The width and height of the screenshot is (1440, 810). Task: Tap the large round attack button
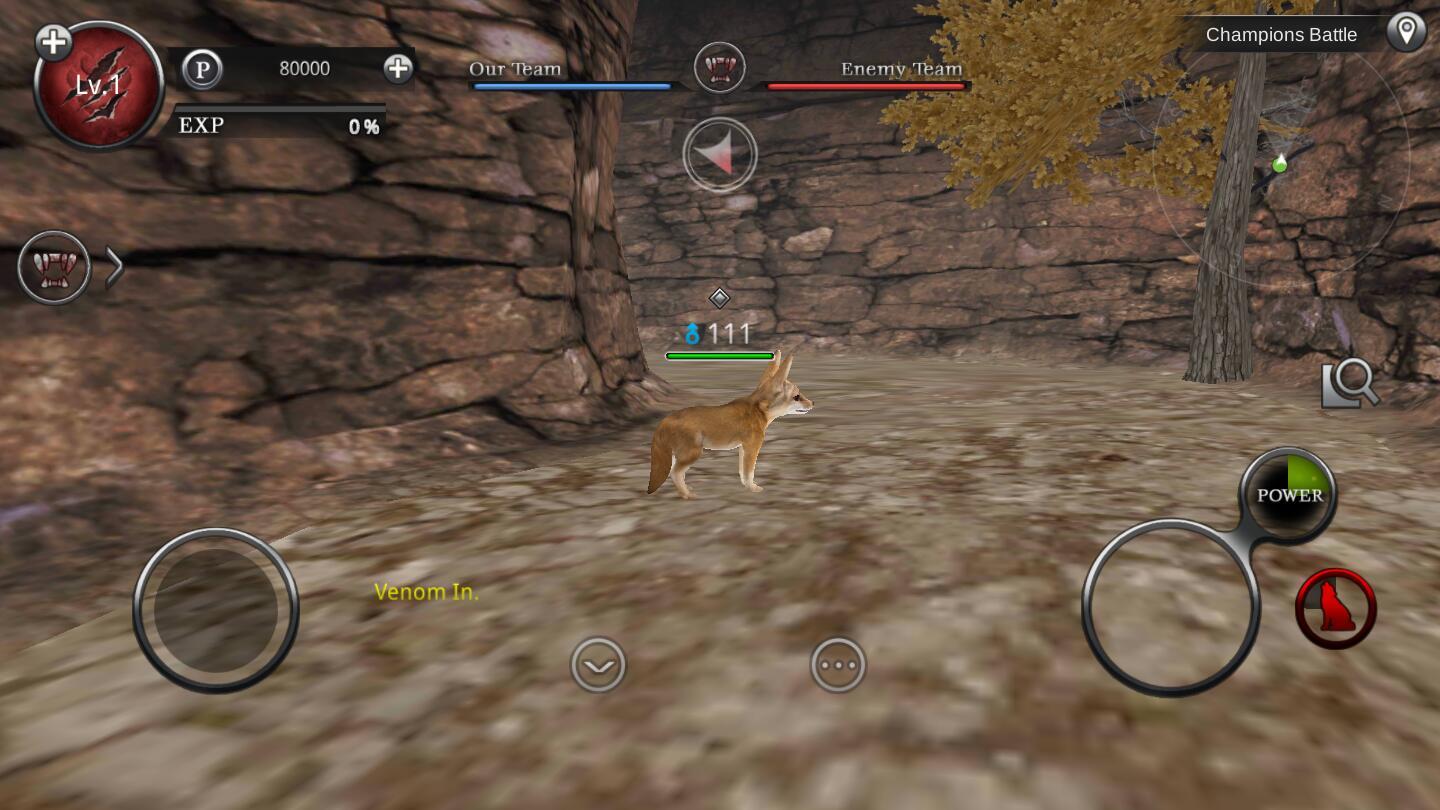(x=1170, y=607)
